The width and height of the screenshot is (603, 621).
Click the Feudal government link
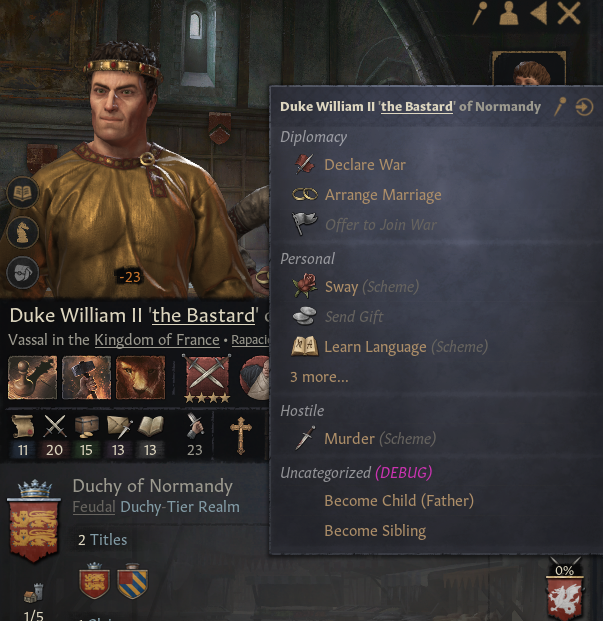click(x=87, y=507)
